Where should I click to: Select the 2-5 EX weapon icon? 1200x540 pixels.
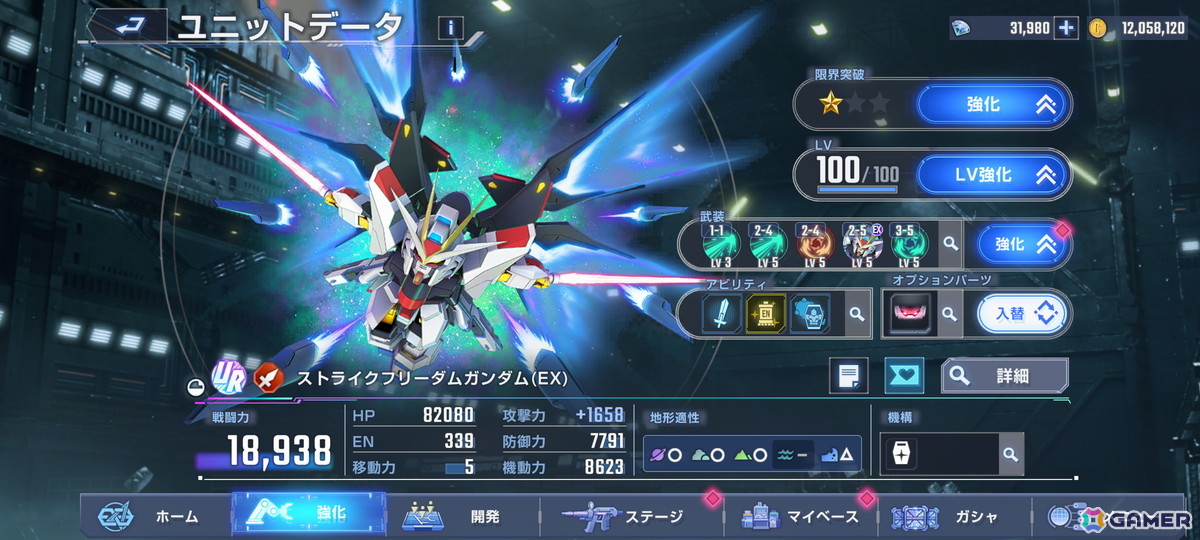coord(861,243)
